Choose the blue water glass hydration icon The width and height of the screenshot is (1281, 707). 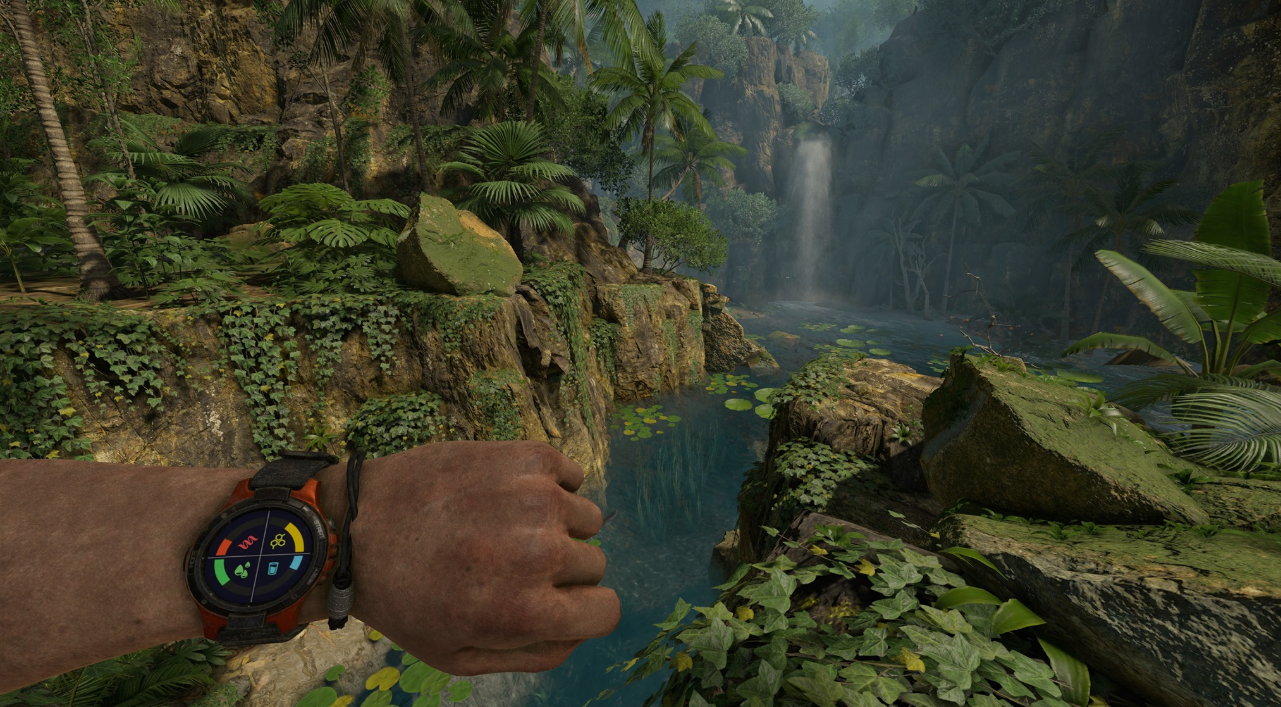click(x=273, y=570)
